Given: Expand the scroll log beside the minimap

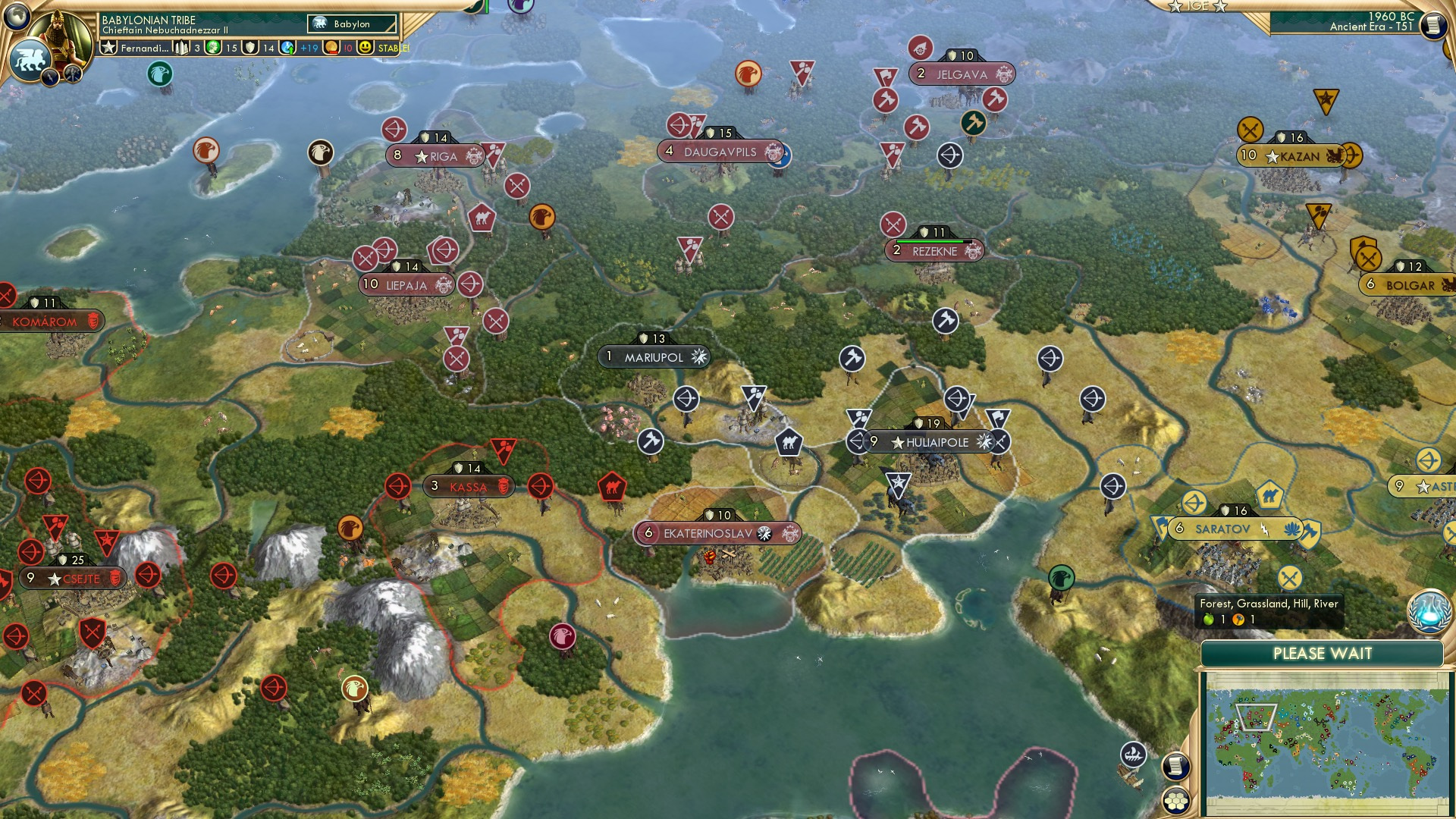Looking at the screenshot, I should coord(1175,767).
